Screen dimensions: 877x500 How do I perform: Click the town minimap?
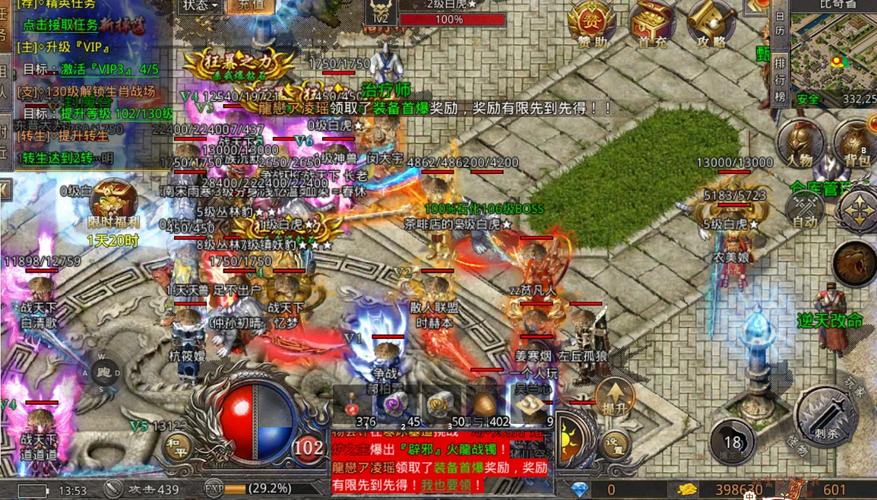click(x=833, y=55)
